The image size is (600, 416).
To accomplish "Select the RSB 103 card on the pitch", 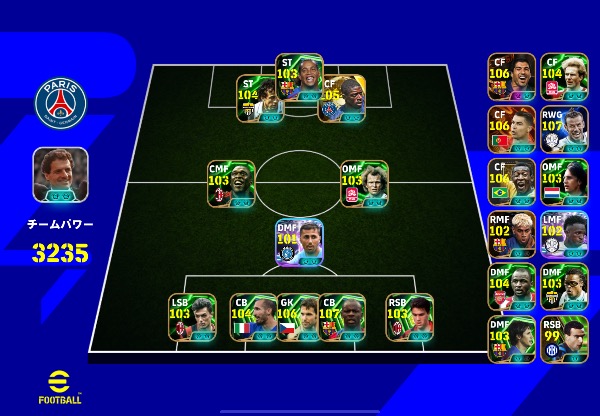I will pyautogui.click(x=409, y=317).
